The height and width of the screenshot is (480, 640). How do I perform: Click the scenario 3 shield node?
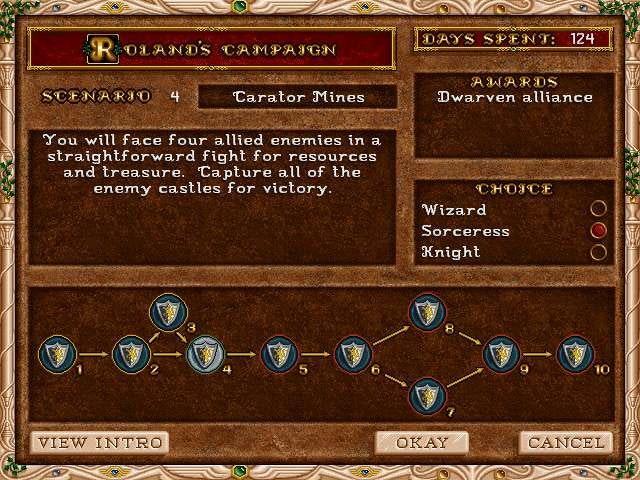pos(168,312)
